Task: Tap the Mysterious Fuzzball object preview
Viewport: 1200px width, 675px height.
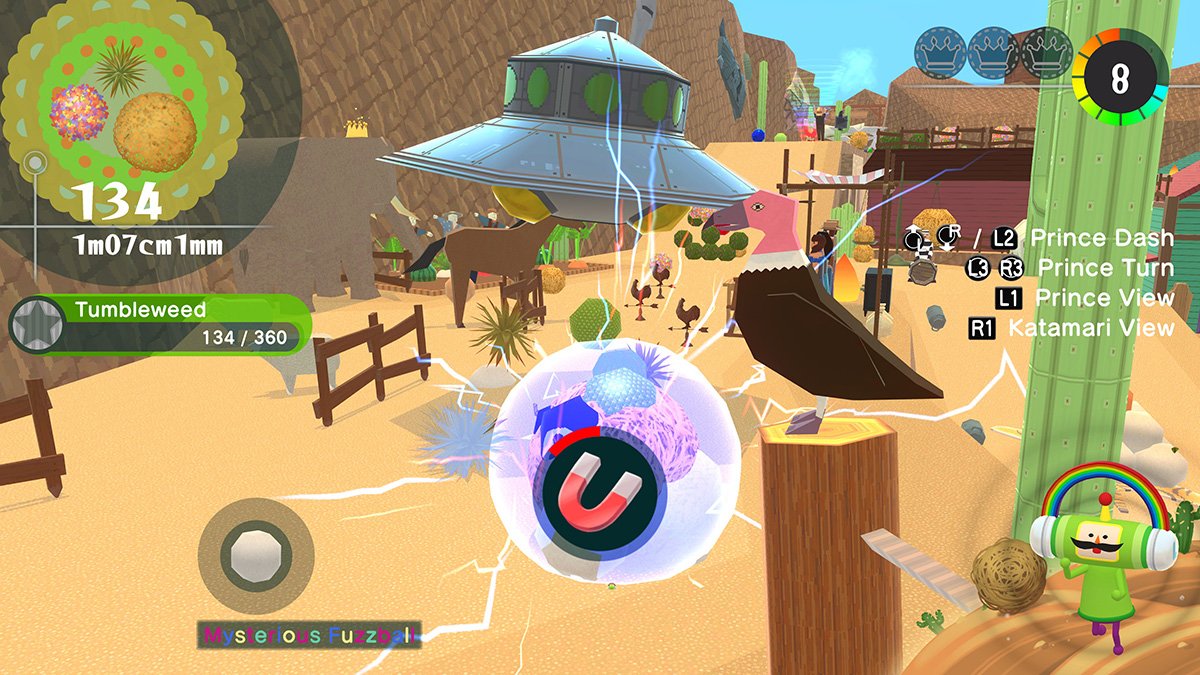Action: (256, 556)
